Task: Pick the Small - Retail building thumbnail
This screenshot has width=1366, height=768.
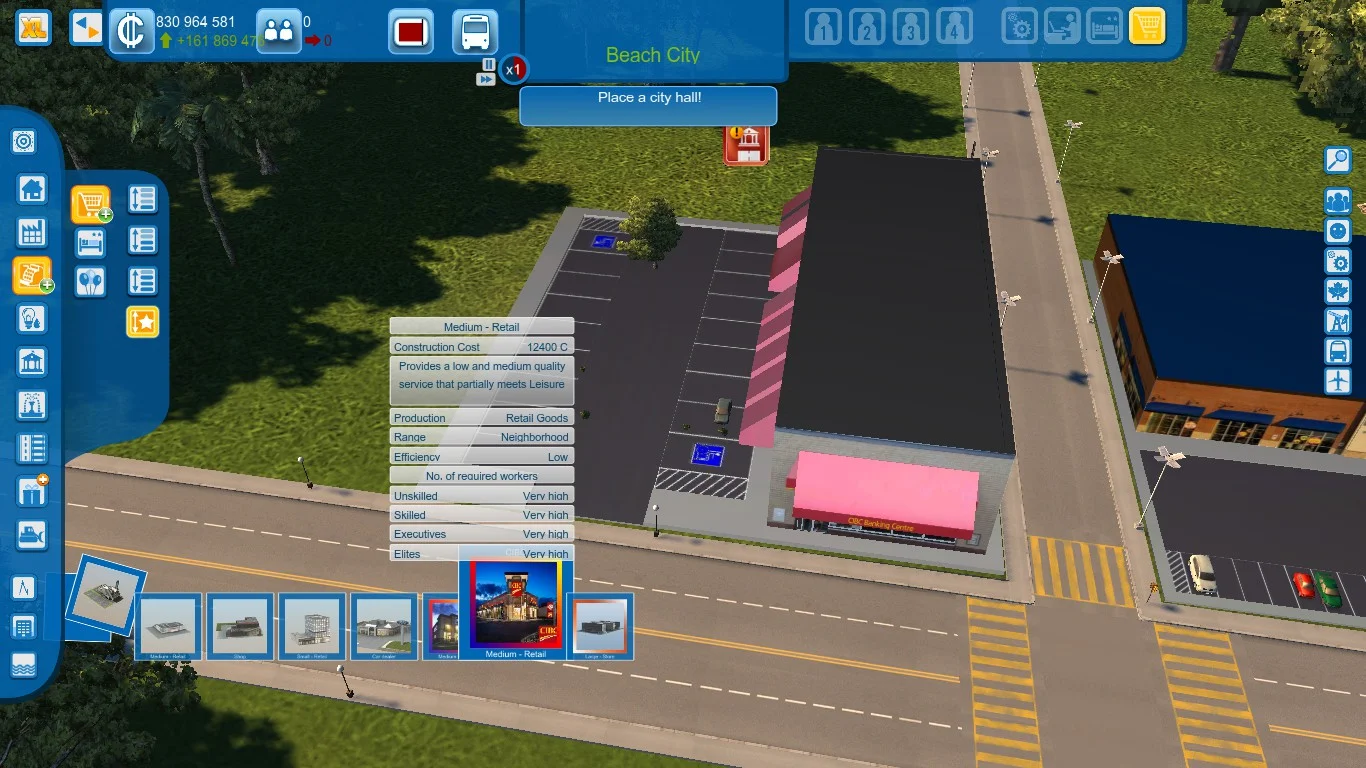Action: point(312,626)
